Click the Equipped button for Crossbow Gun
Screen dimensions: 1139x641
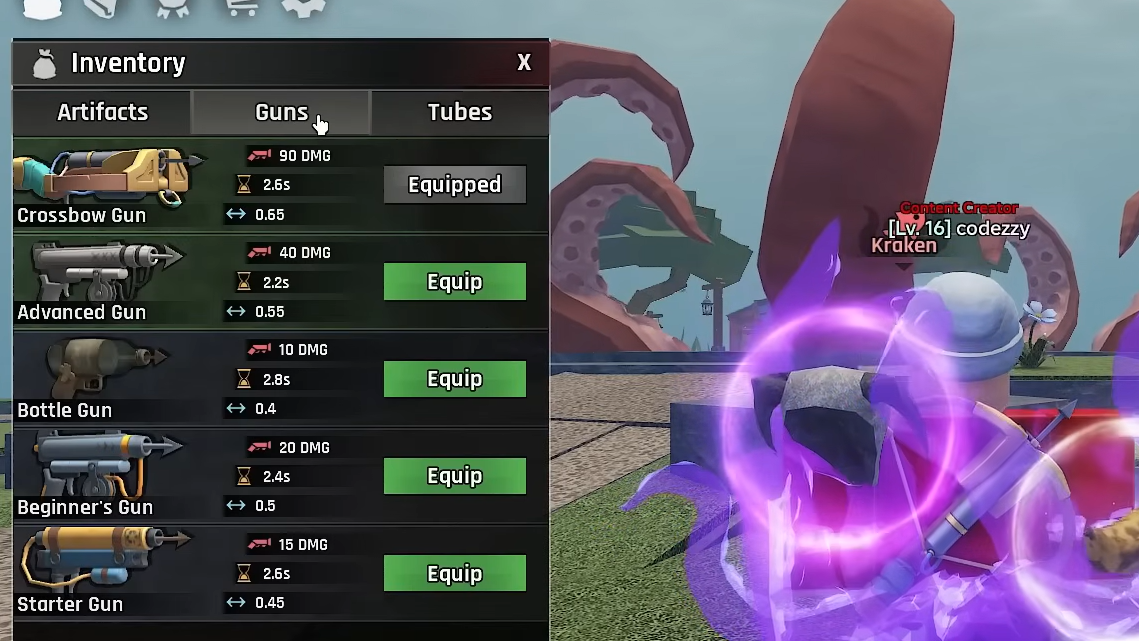tap(455, 185)
